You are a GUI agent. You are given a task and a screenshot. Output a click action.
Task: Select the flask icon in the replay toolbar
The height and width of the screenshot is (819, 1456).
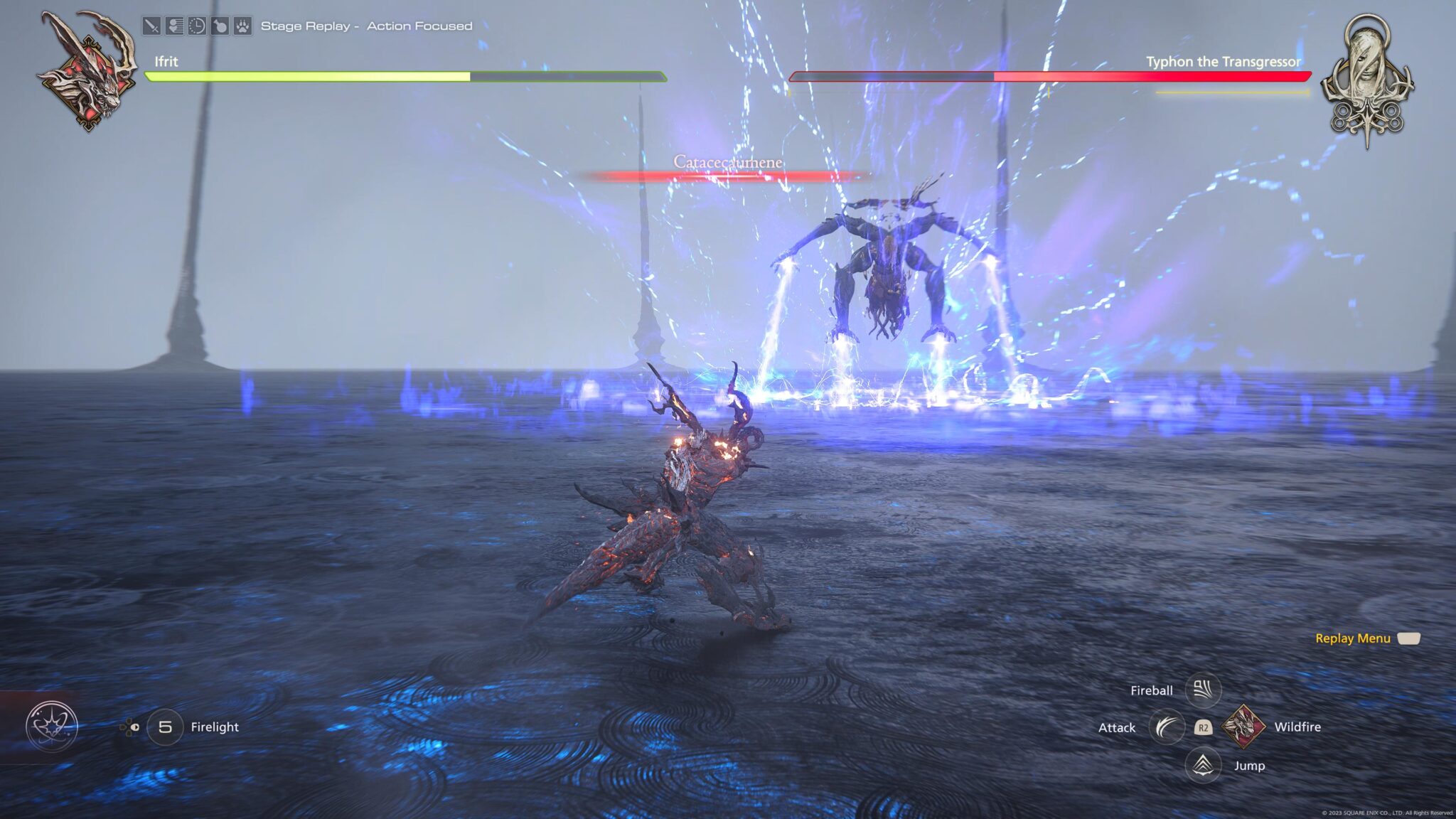pos(219,25)
